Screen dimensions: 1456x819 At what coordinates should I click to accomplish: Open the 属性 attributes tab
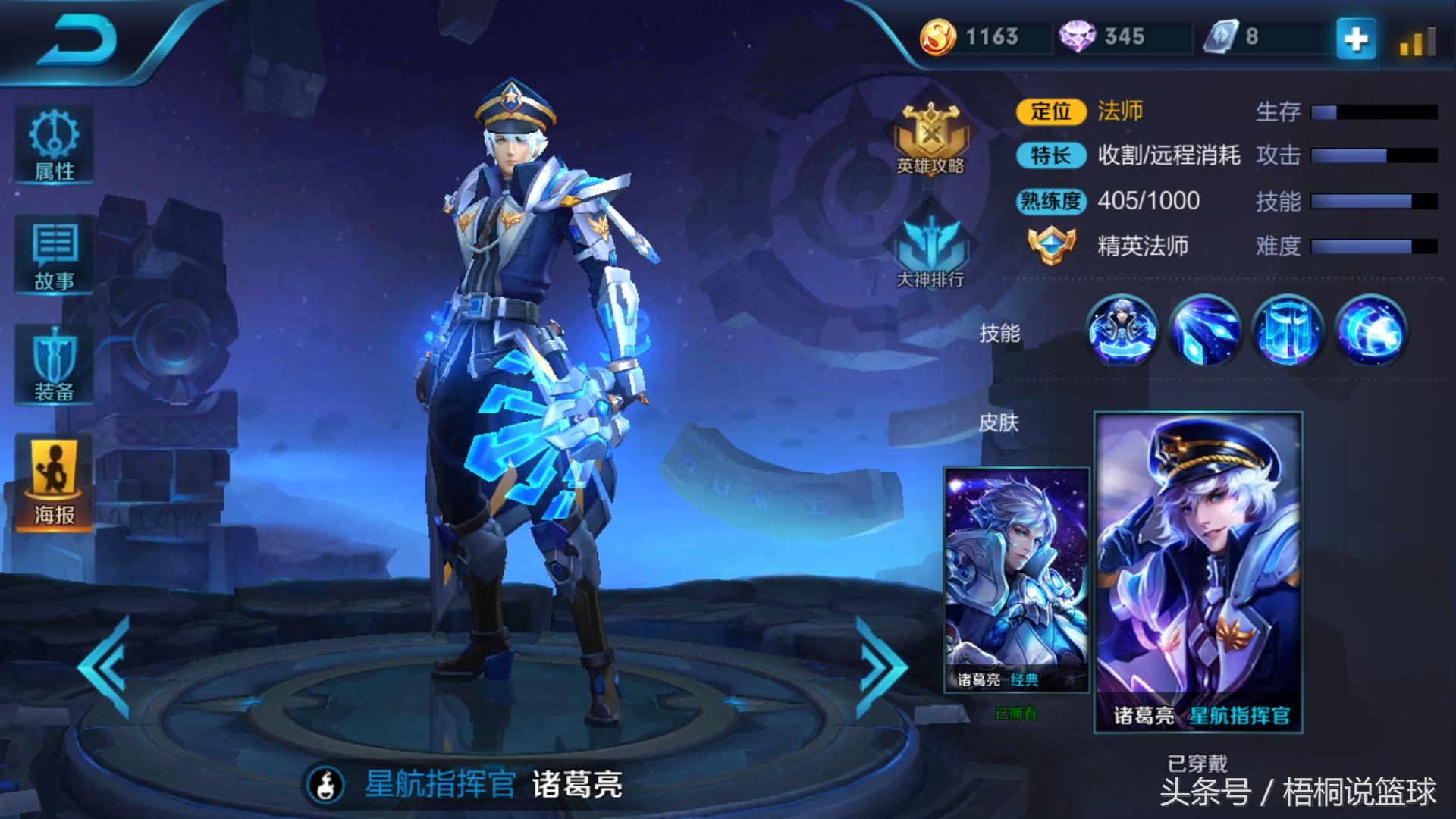point(54,145)
